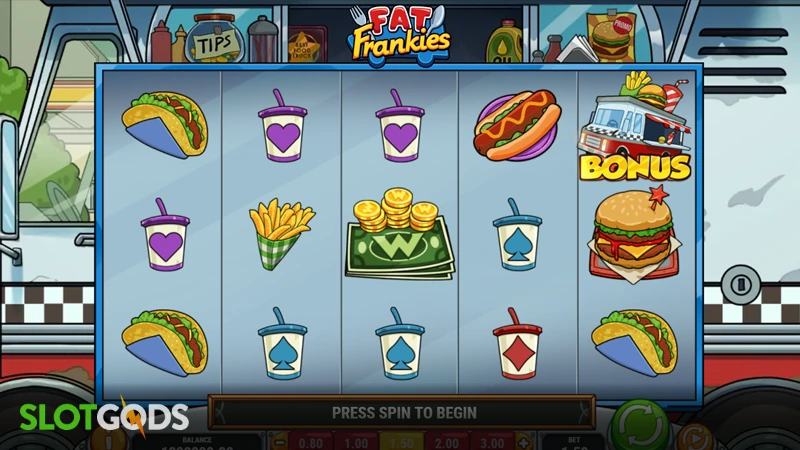Open the info button beneath the logo
Screen dimensions: 800x450
[109, 440]
